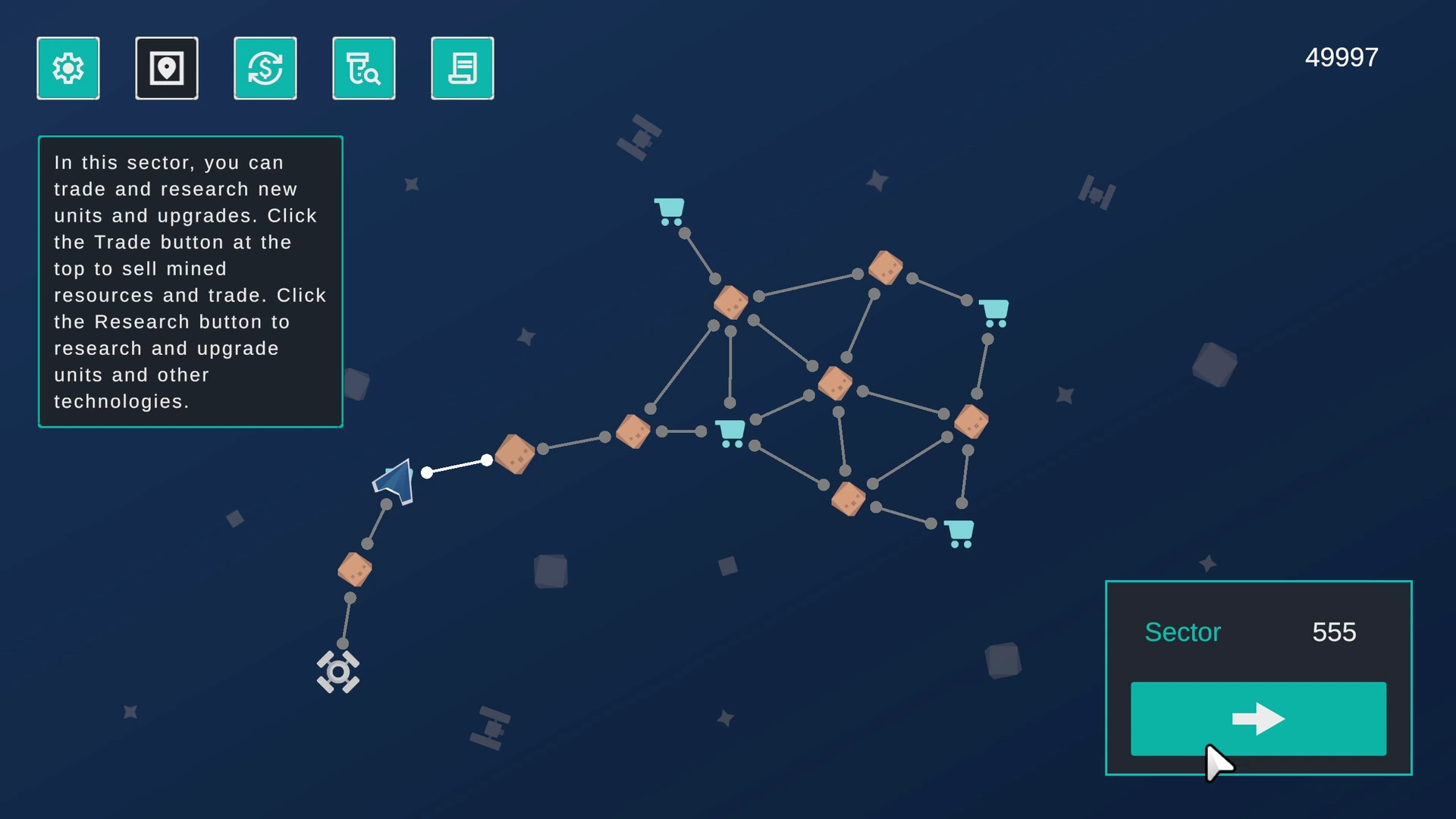Select the cart station in the center network
Screen dimensions: 1456x819
(730, 433)
